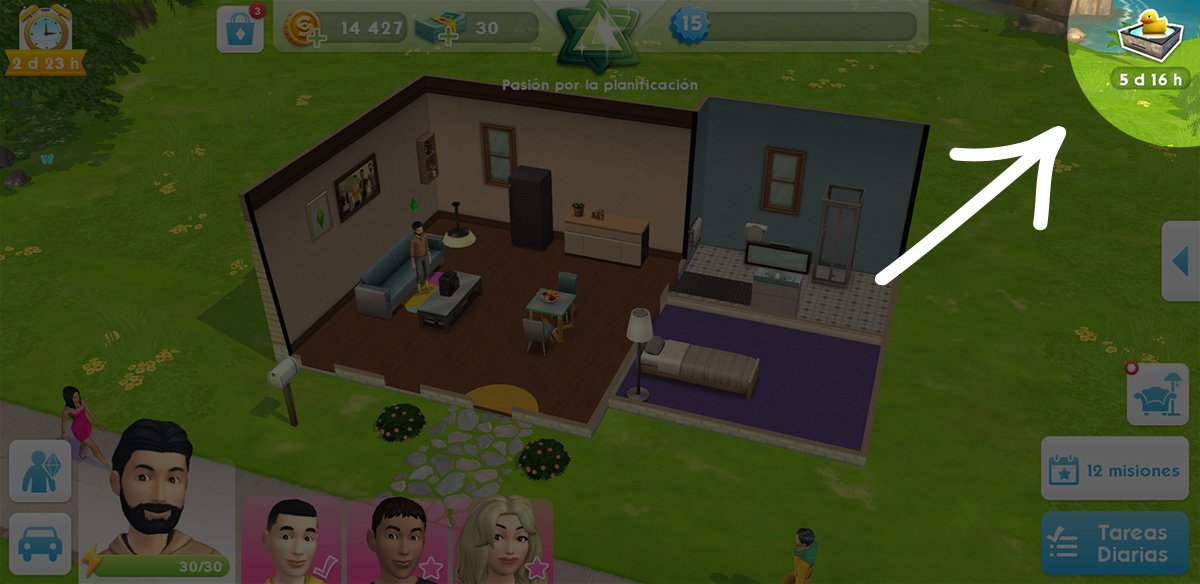Image resolution: width=1200 pixels, height=584 pixels.
Task: Open the level 15 experience bar
Action: [x=790, y=26]
